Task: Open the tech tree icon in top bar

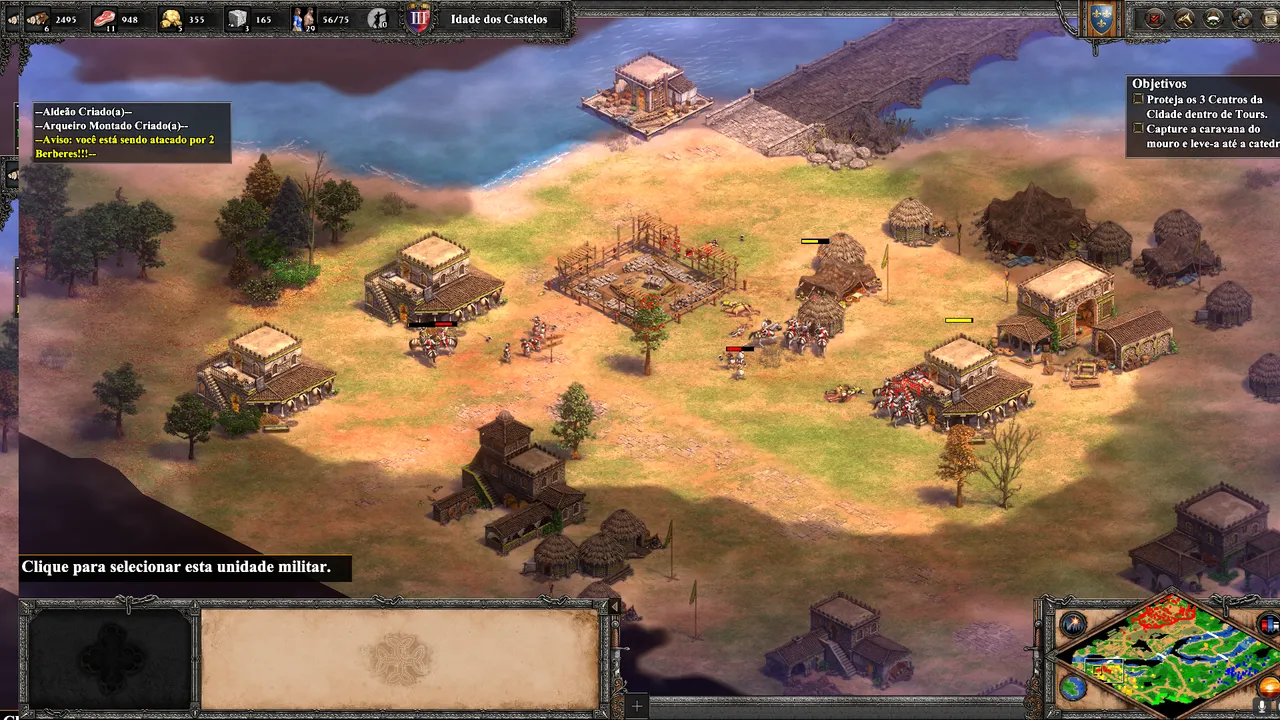Action: (1243, 18)
